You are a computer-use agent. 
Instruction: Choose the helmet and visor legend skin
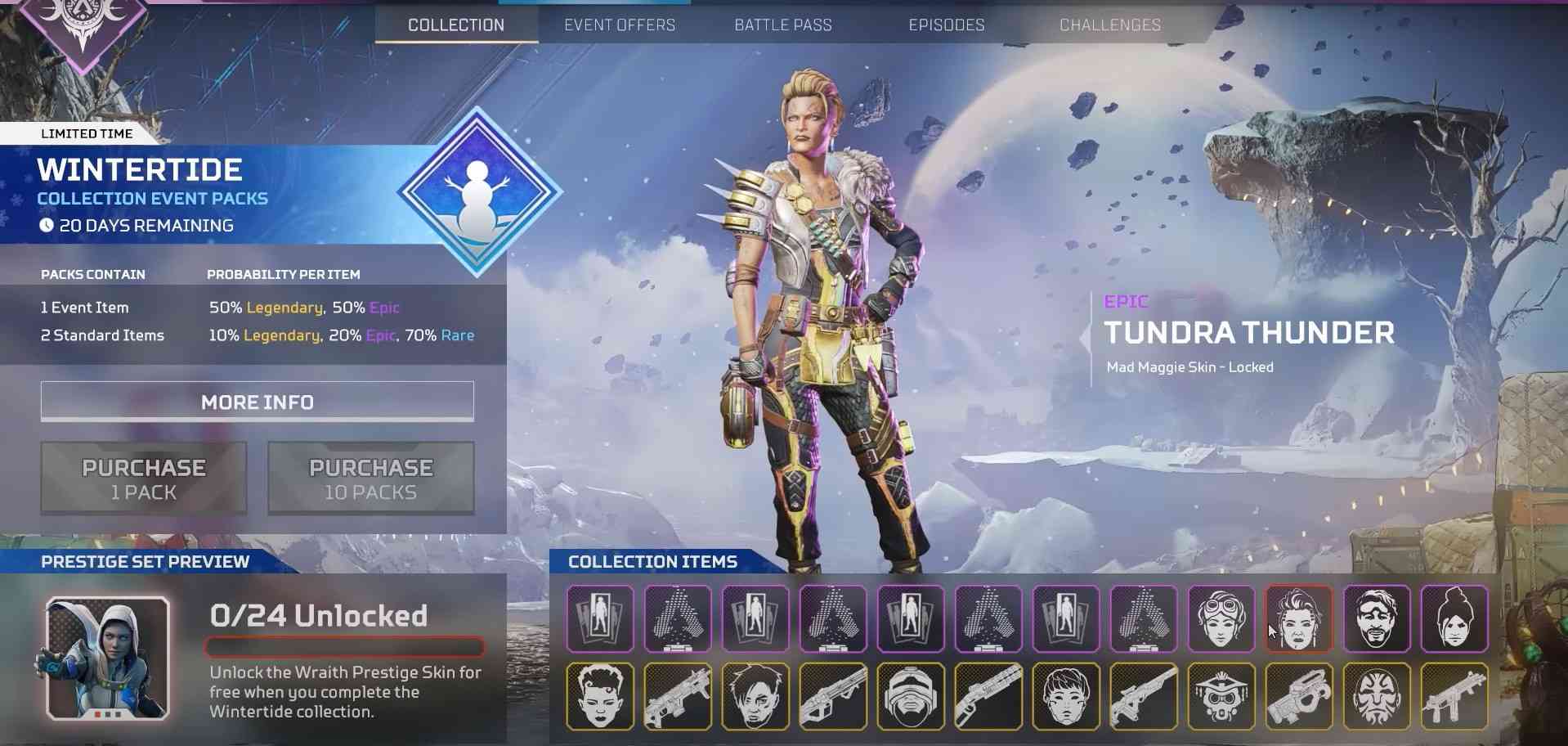click(x=911, y=697)
